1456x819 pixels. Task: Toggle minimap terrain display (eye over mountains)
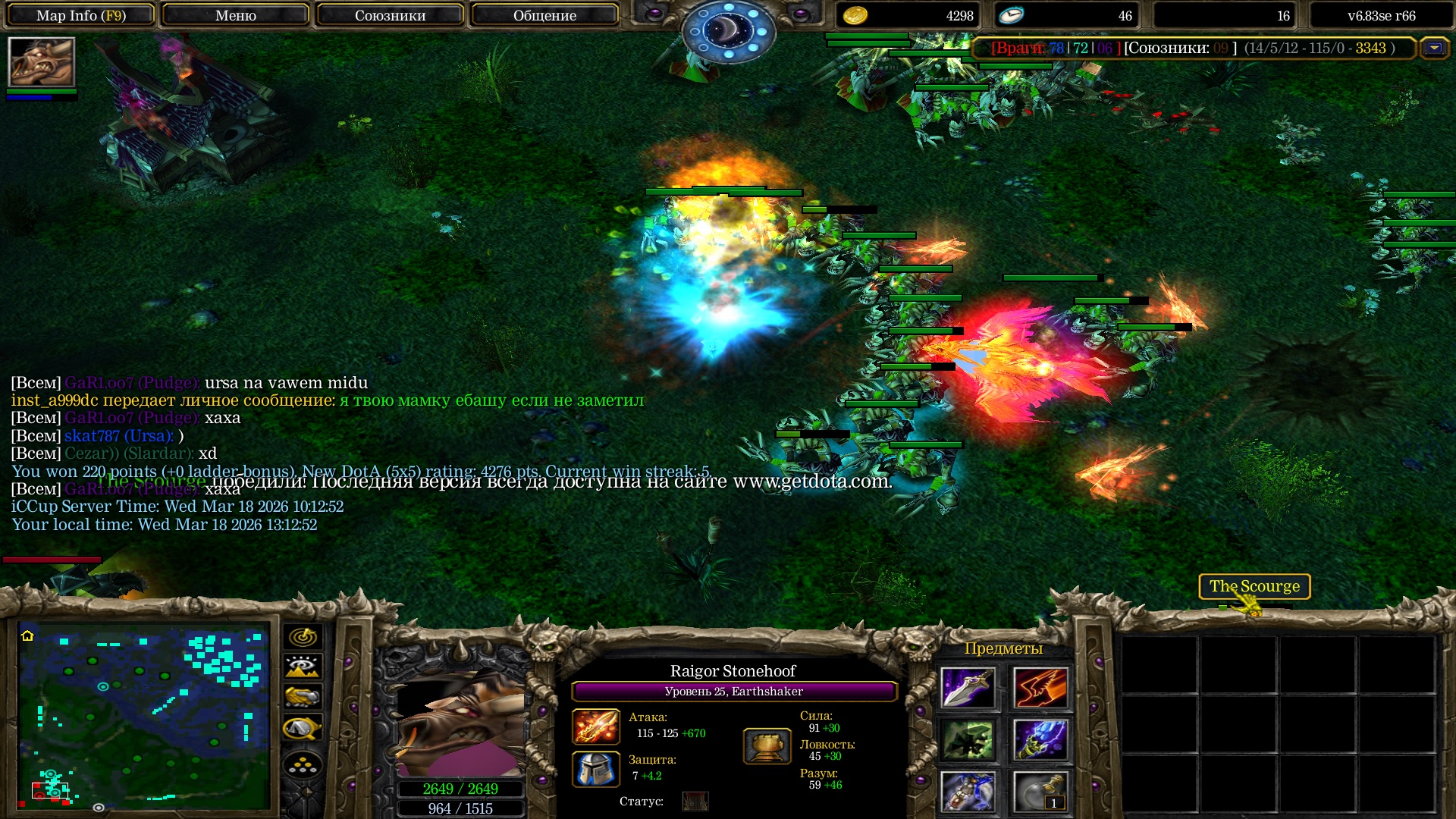coord(303,667)
